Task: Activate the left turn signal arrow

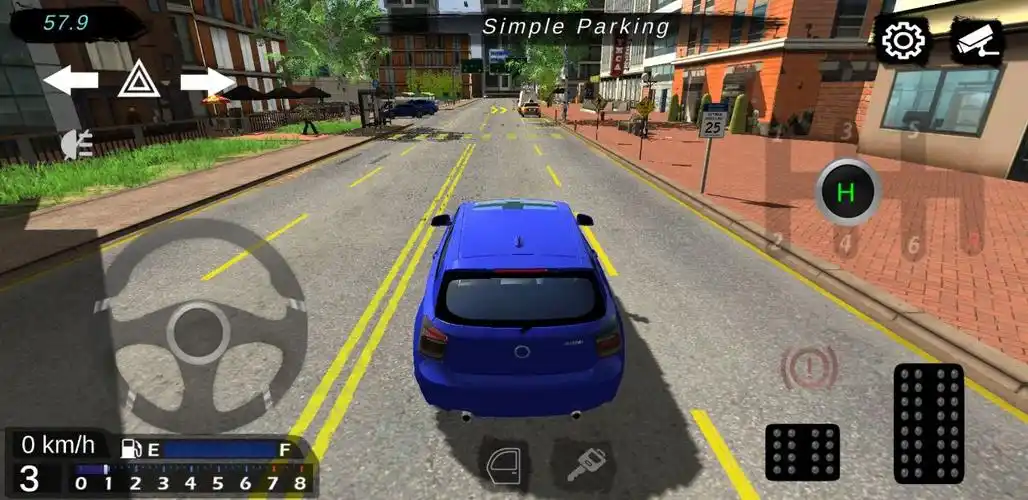Action: [70, 80]
